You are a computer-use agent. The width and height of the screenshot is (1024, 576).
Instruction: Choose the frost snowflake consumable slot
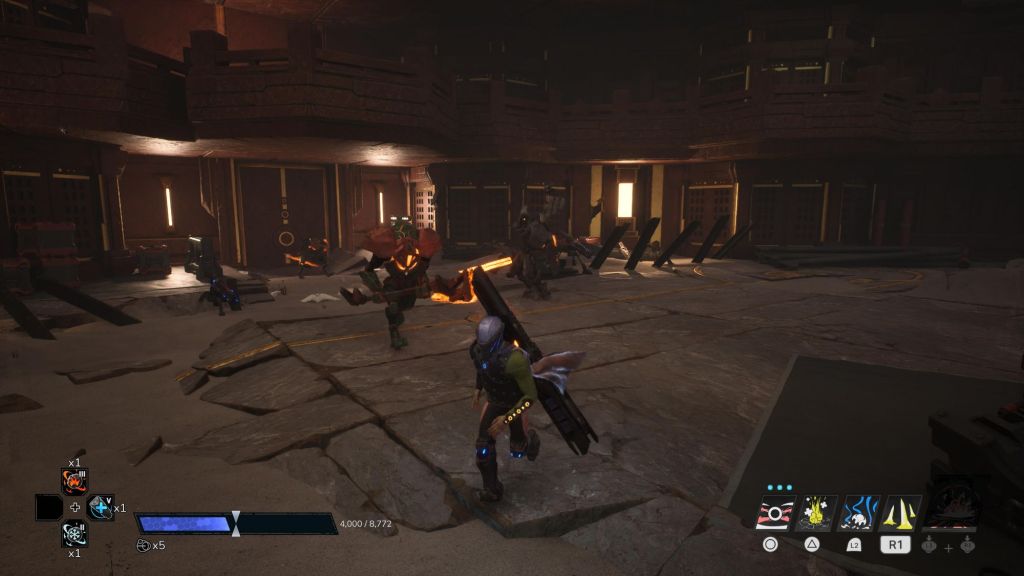[75, 533]
